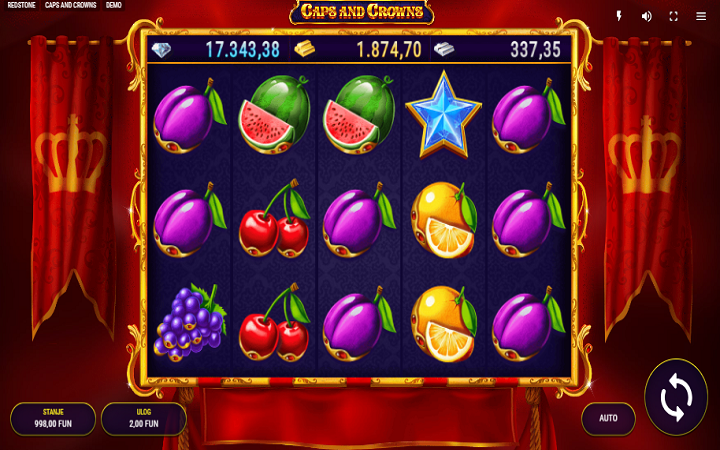The image size is (720, 450).
Task: Open the hamburger menu
Action: [x=700, y=16]
